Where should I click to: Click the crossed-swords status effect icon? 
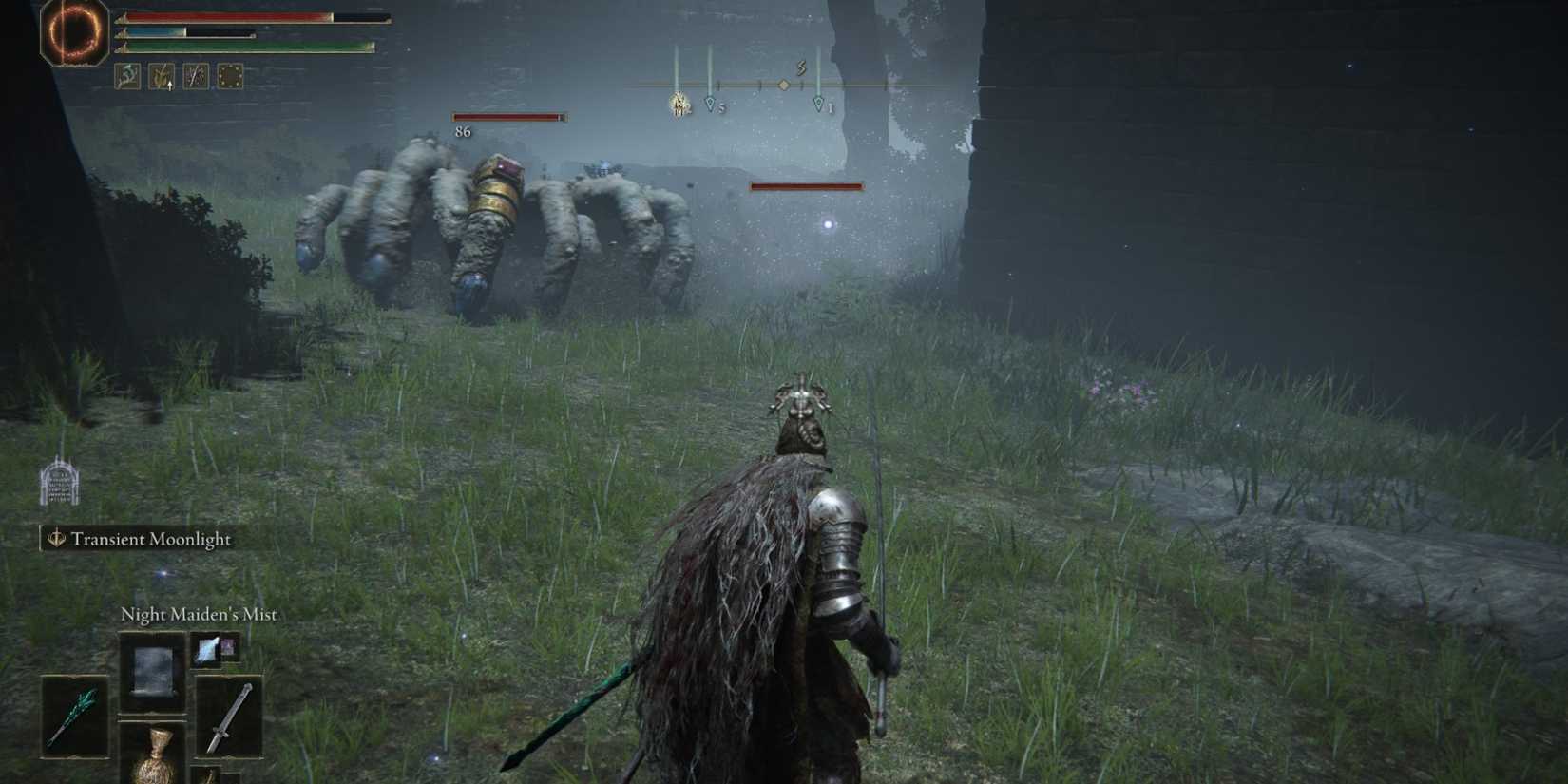pos(196,76)
